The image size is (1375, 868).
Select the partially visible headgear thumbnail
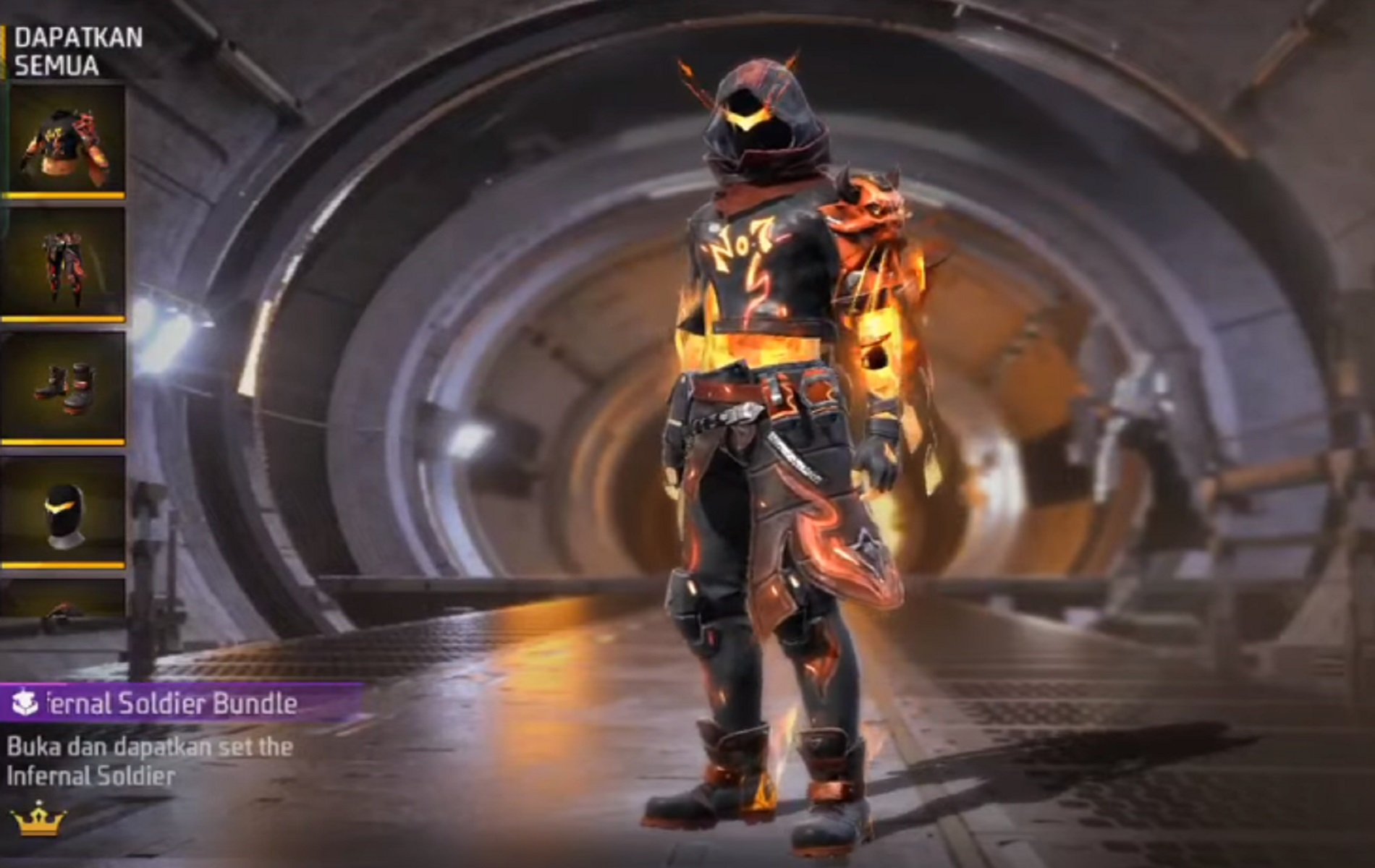pos(64,599)
